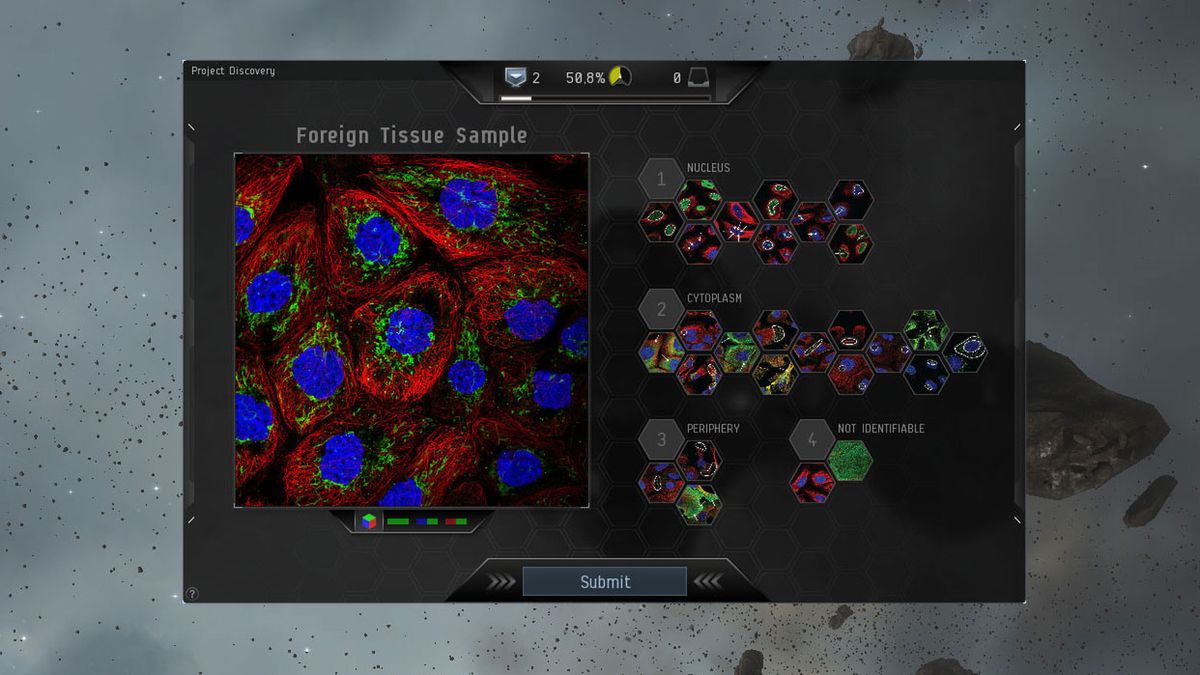Viewport: 1200px width, 675px height.
Task: Select the Periphery category number 3 hexagon
Action: (661, 439)
